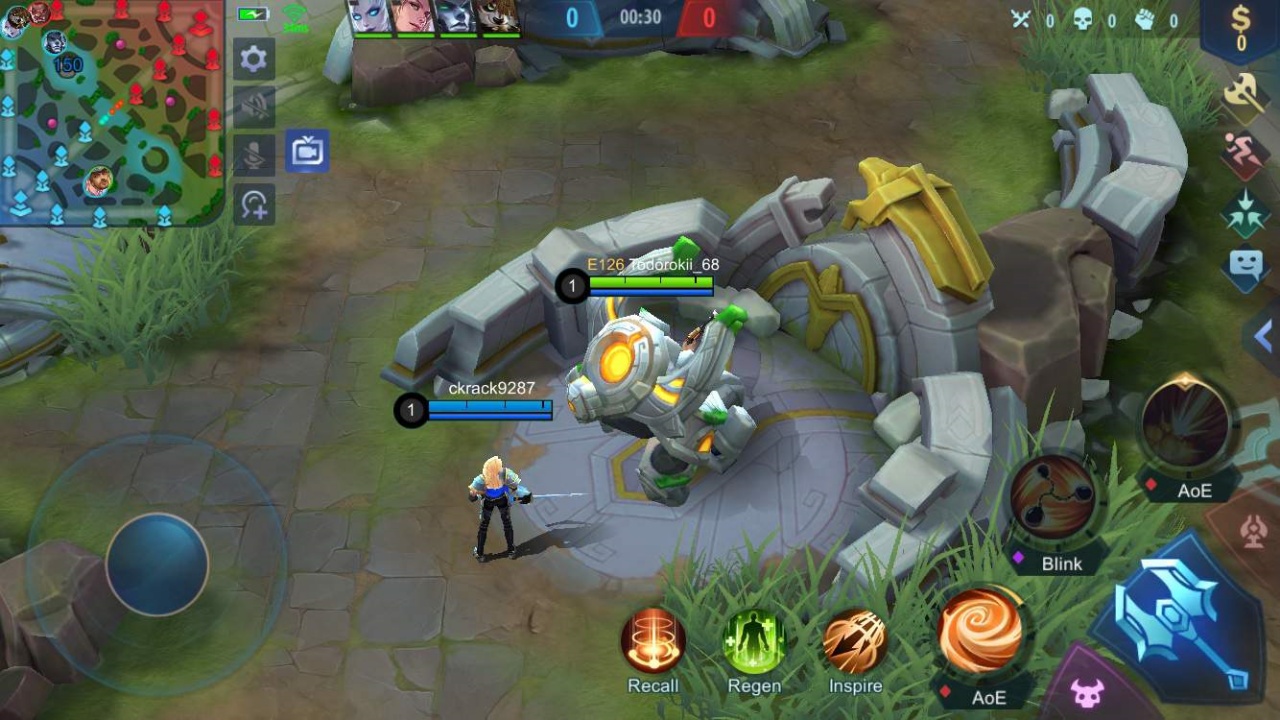1280x720 pixels.
Task: Send the gather arrows signal
Action: tap(1246, 211)
